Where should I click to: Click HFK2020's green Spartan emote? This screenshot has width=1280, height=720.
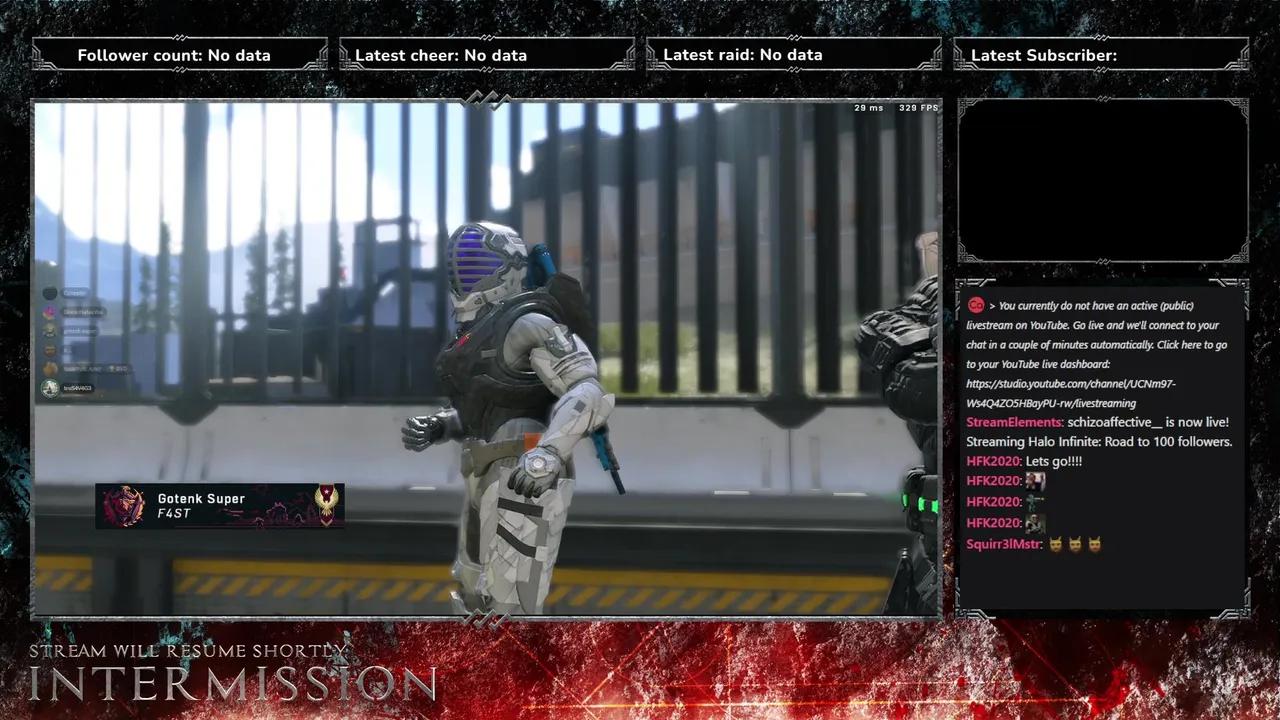pos(1035,502)
